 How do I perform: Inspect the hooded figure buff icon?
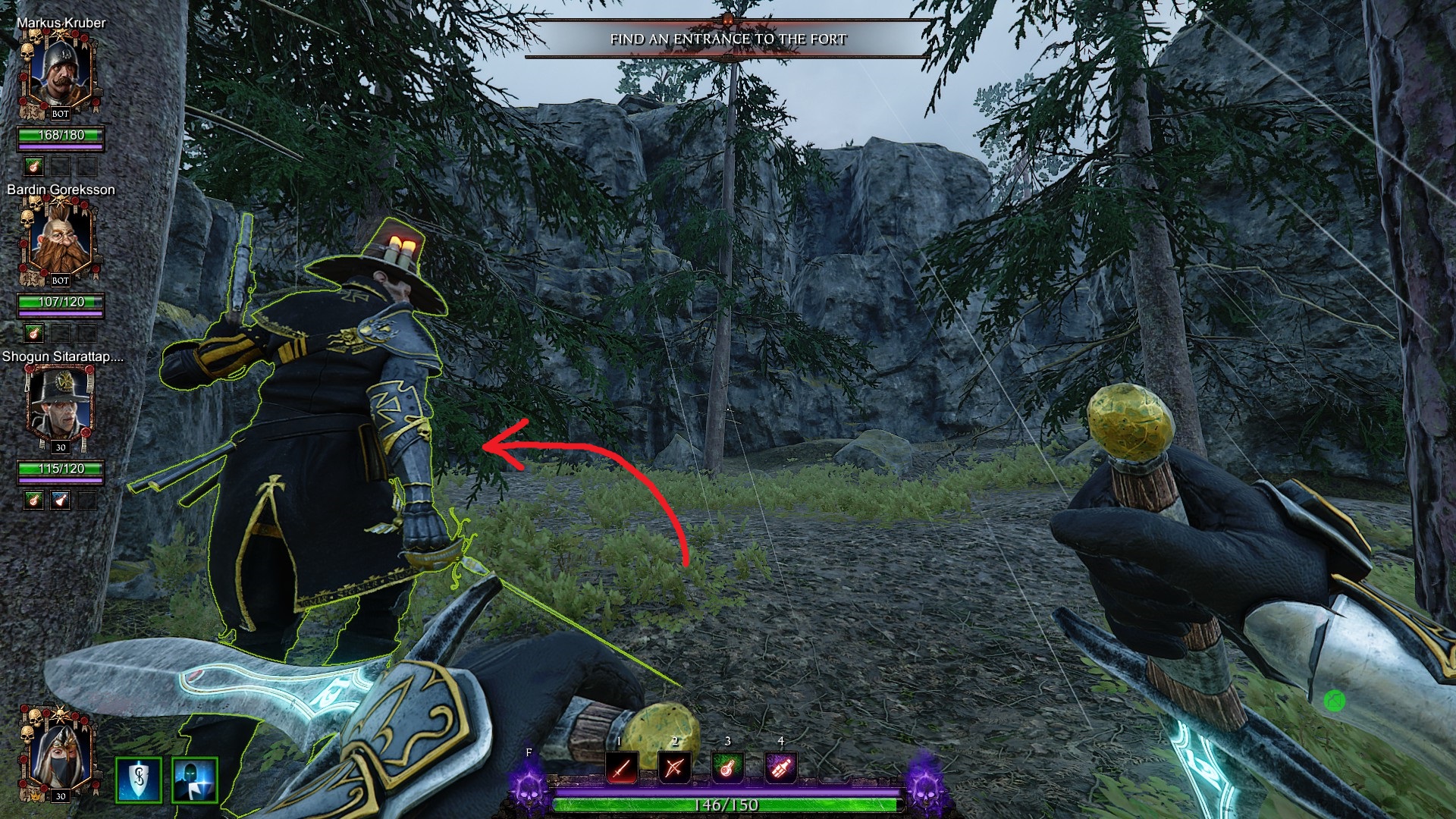[x=195, y=780]
